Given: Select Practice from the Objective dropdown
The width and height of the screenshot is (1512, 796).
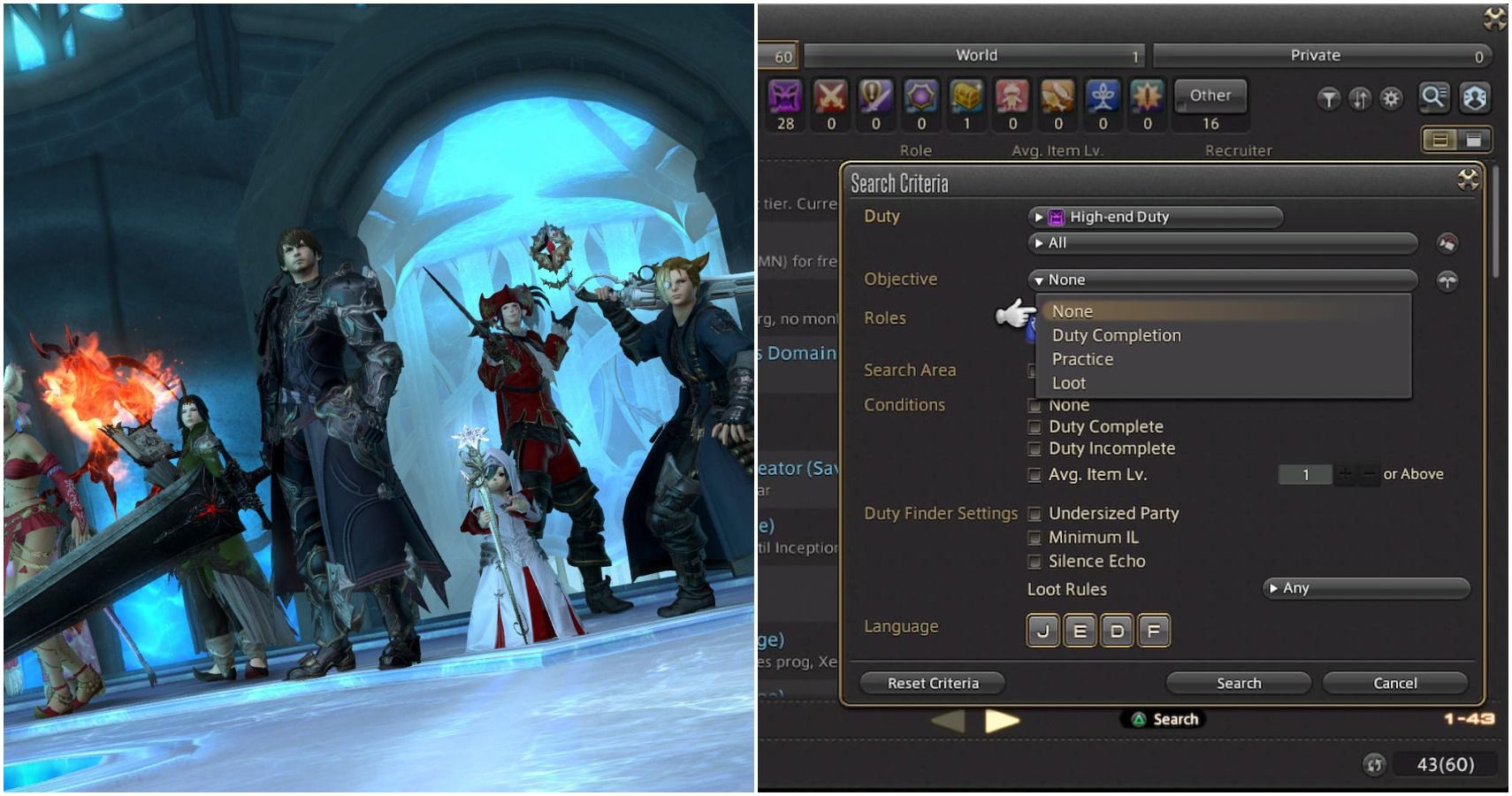Looking at the screenshot, I should (x=1083, y=359).
